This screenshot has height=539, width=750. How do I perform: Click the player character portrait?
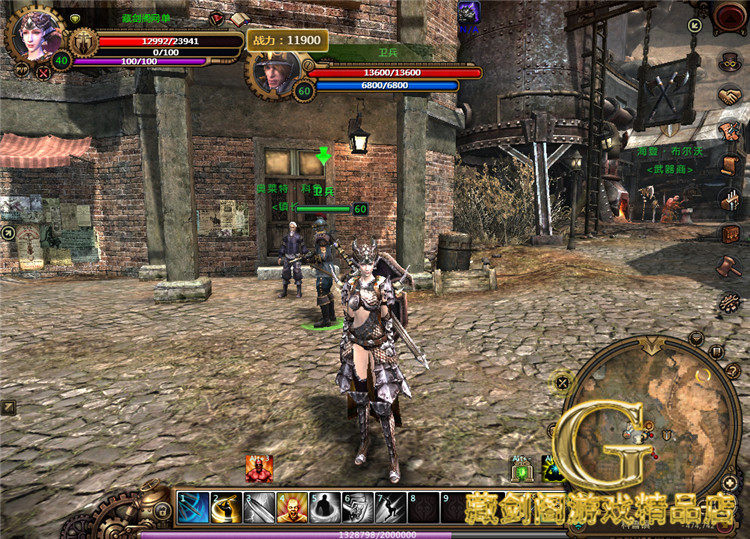point(35,34)
